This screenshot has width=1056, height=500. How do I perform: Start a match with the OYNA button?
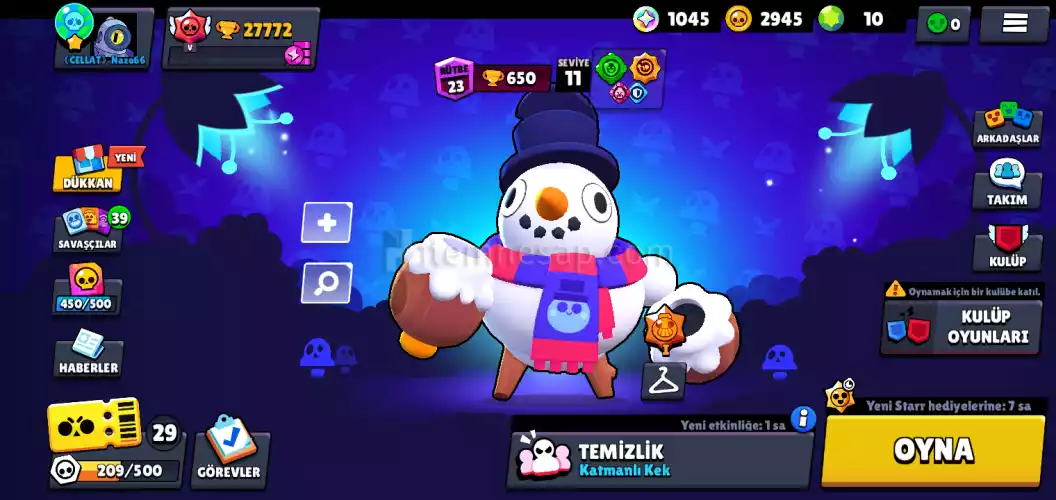coord(932,451)
